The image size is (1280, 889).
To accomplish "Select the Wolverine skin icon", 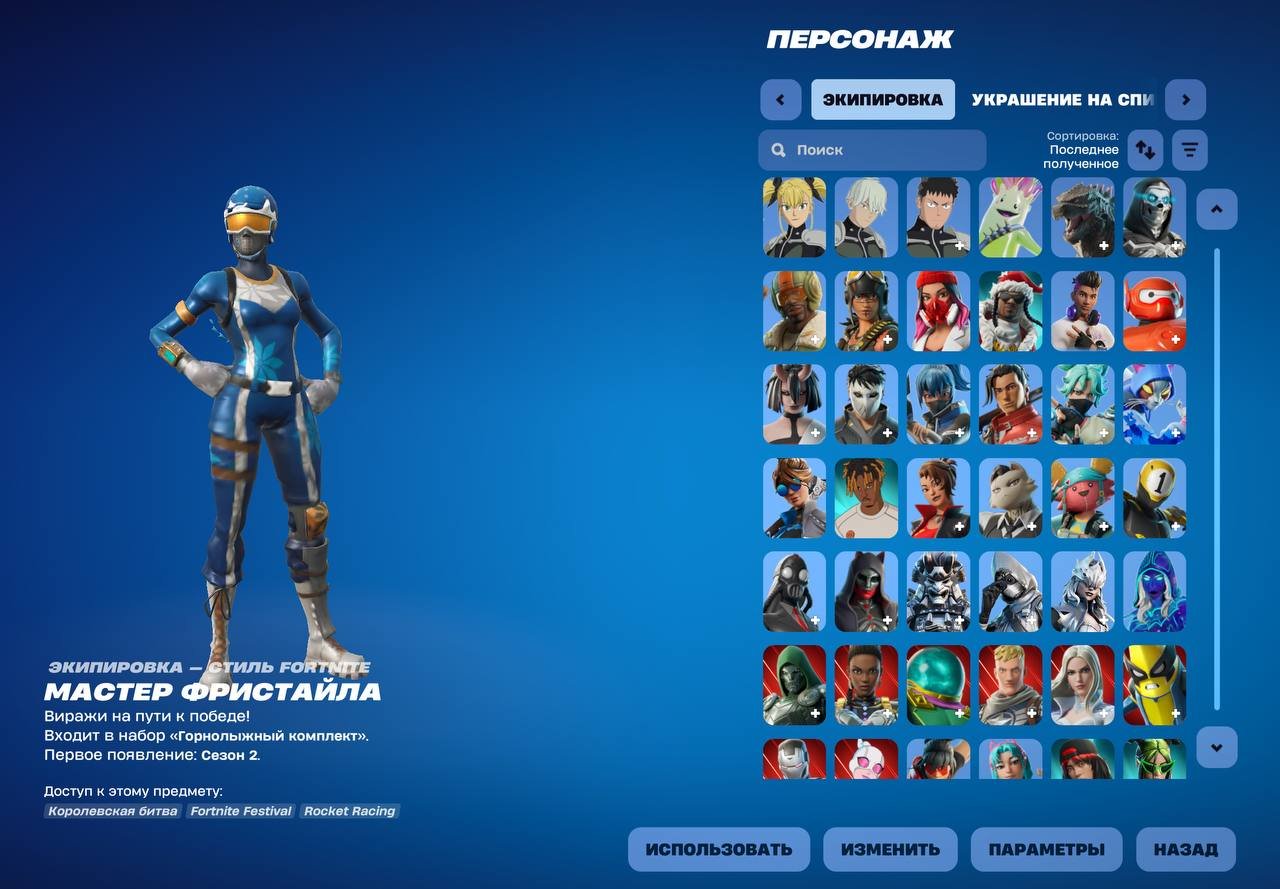I will click(x=1154, y=685).
